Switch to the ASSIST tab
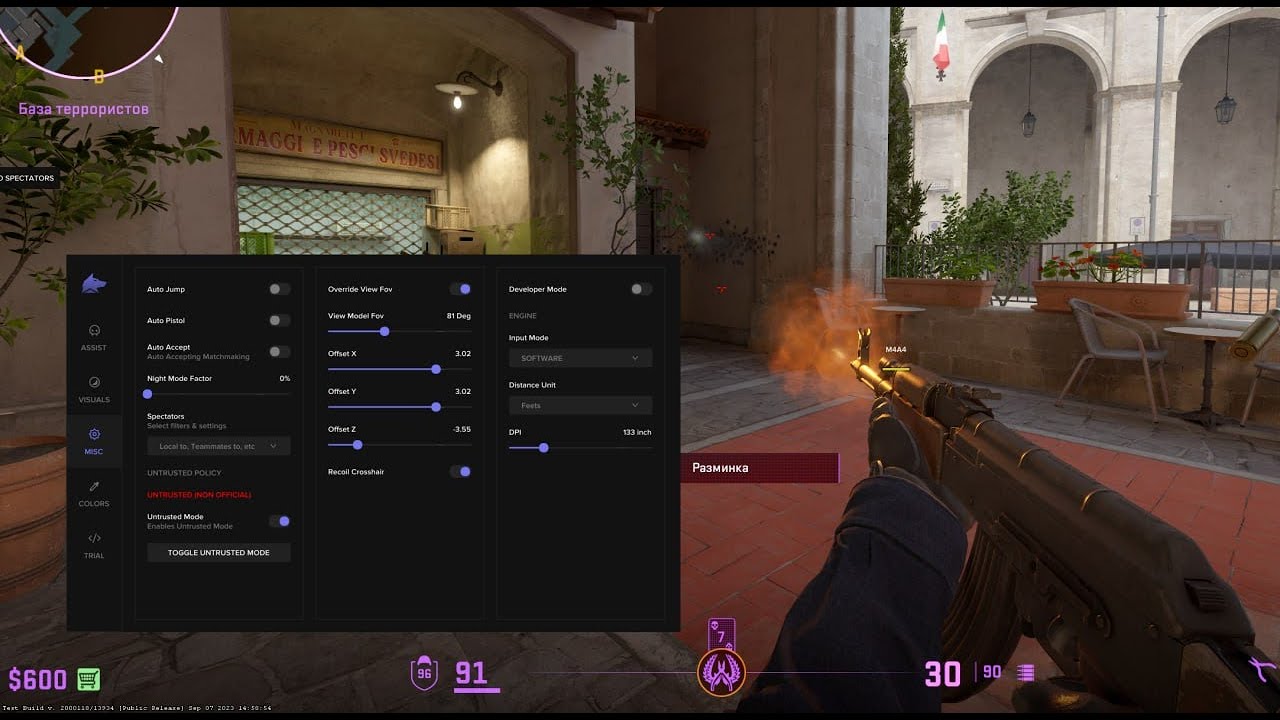Image resolution: width=1280 pixels, height=720 pixels. [94, 336]
